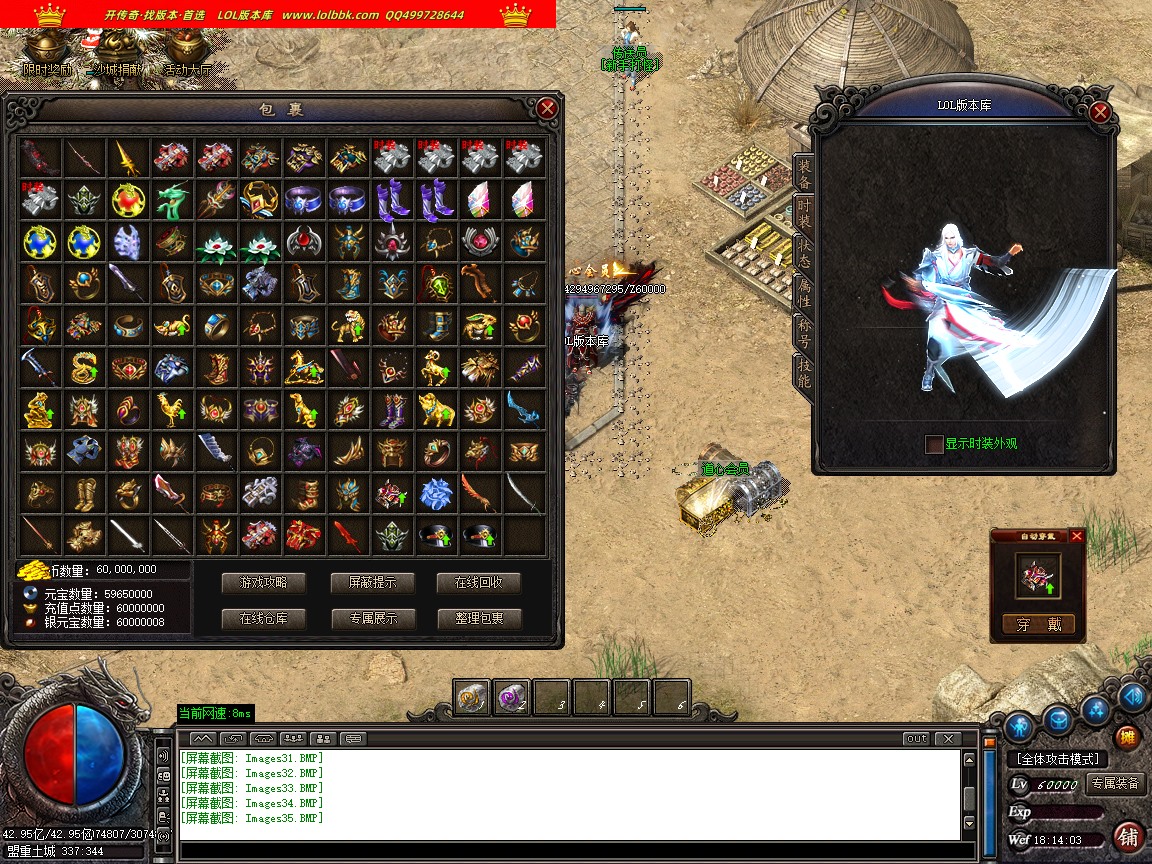1152x864 pixels.
Task: Click the chat panel's out button
Action: coord(916,739)
